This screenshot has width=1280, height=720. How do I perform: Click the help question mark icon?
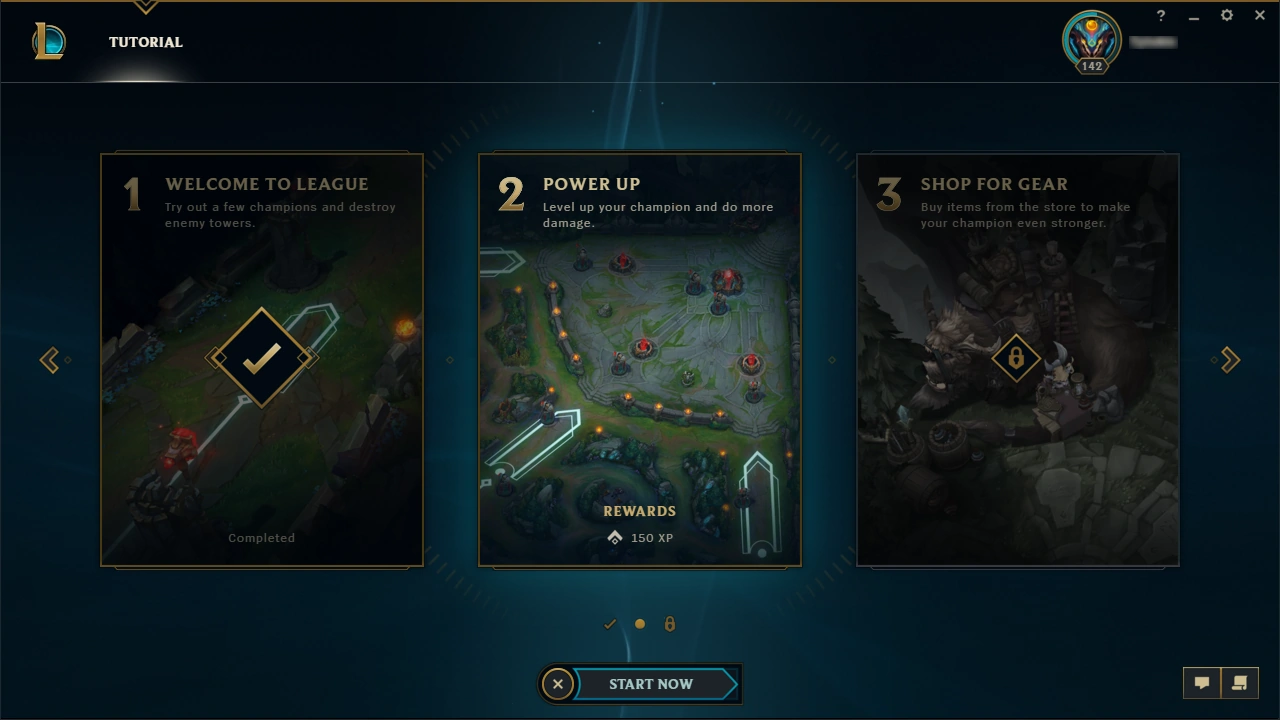(1160, 15)
